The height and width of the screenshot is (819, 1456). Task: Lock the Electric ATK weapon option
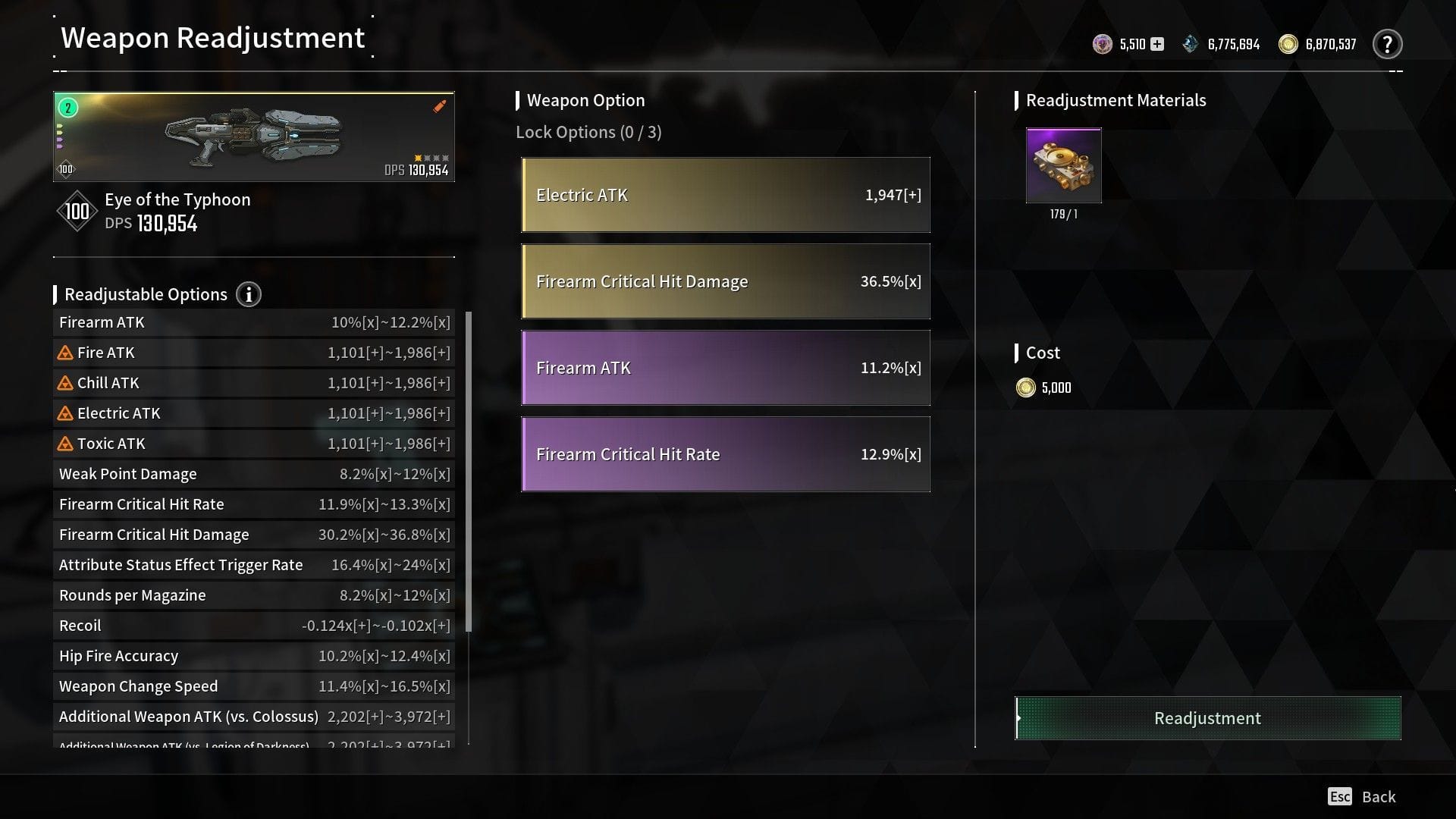[x=724, y=195]
